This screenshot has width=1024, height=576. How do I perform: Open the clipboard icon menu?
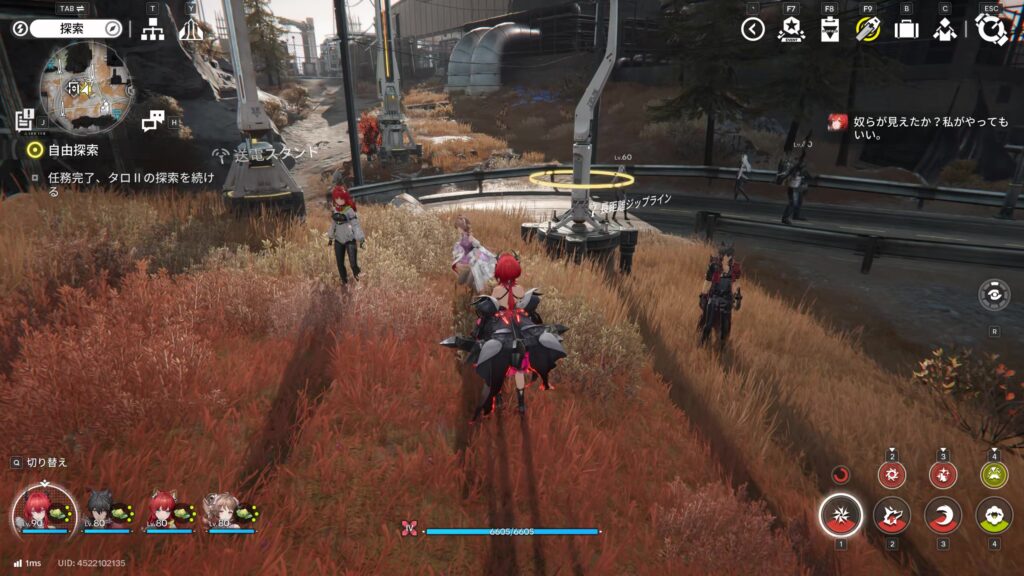[x=829, y=29]
